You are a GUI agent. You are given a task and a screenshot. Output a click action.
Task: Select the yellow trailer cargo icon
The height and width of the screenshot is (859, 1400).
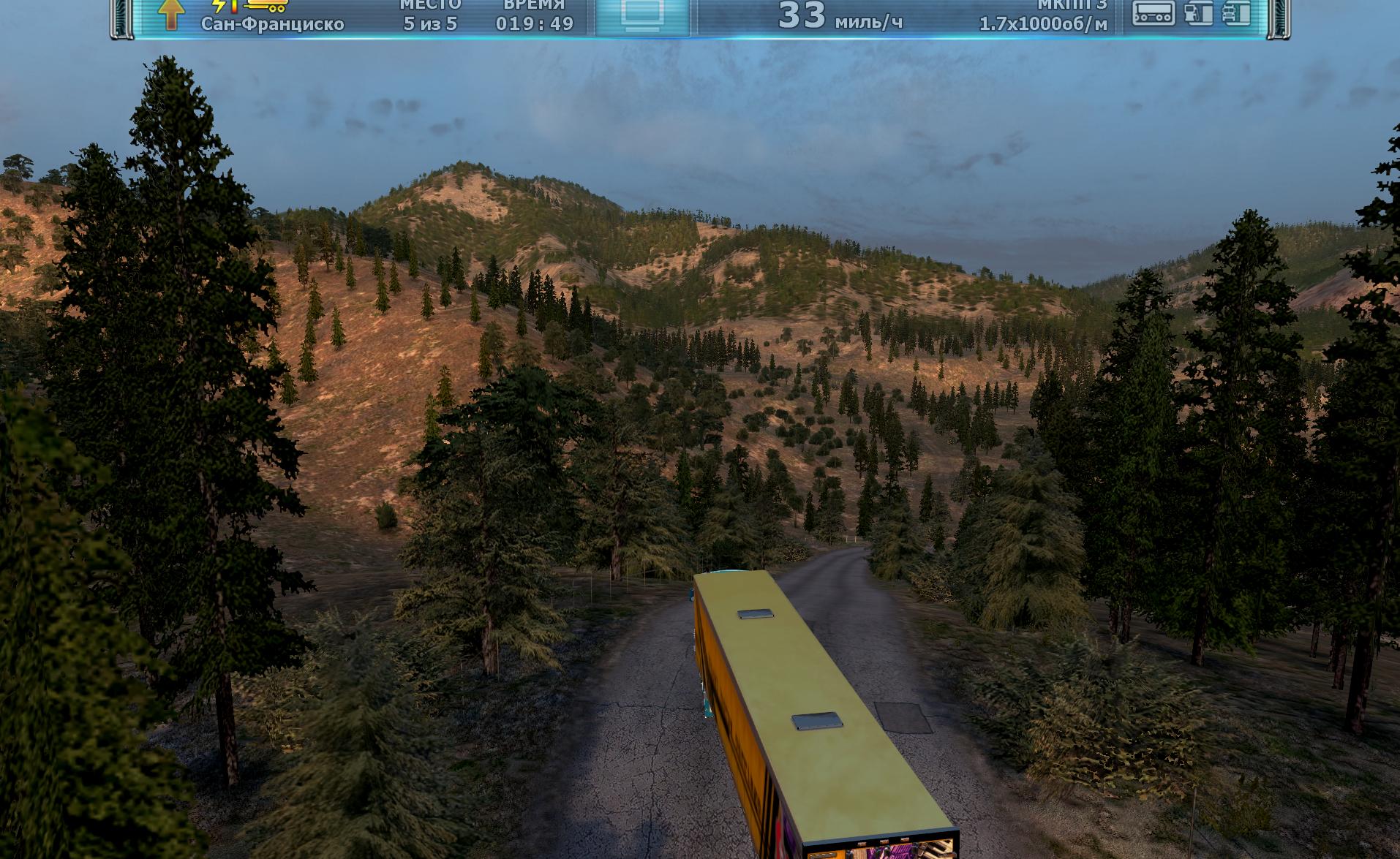pyautogui.click(x=264, y=6)
